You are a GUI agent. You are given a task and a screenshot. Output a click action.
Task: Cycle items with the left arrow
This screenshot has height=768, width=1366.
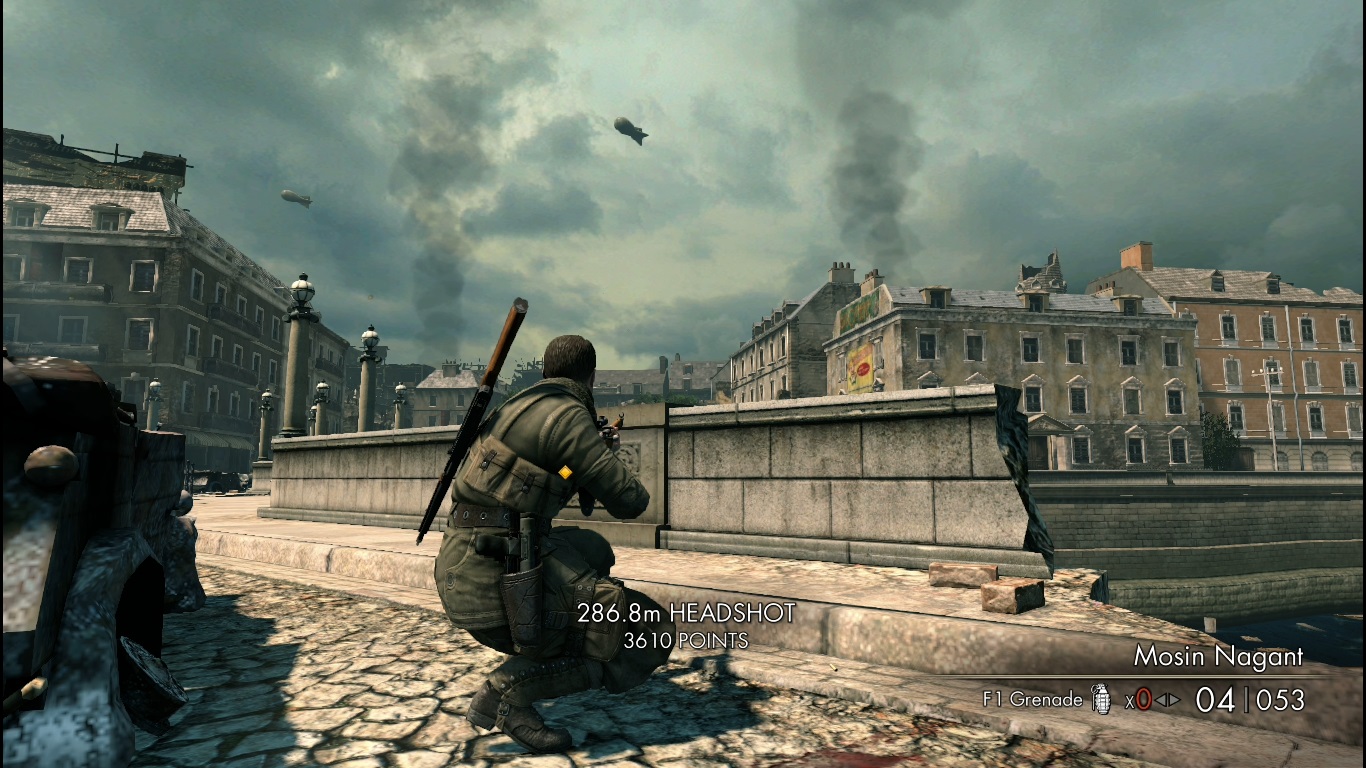[x=1160, y=700]
